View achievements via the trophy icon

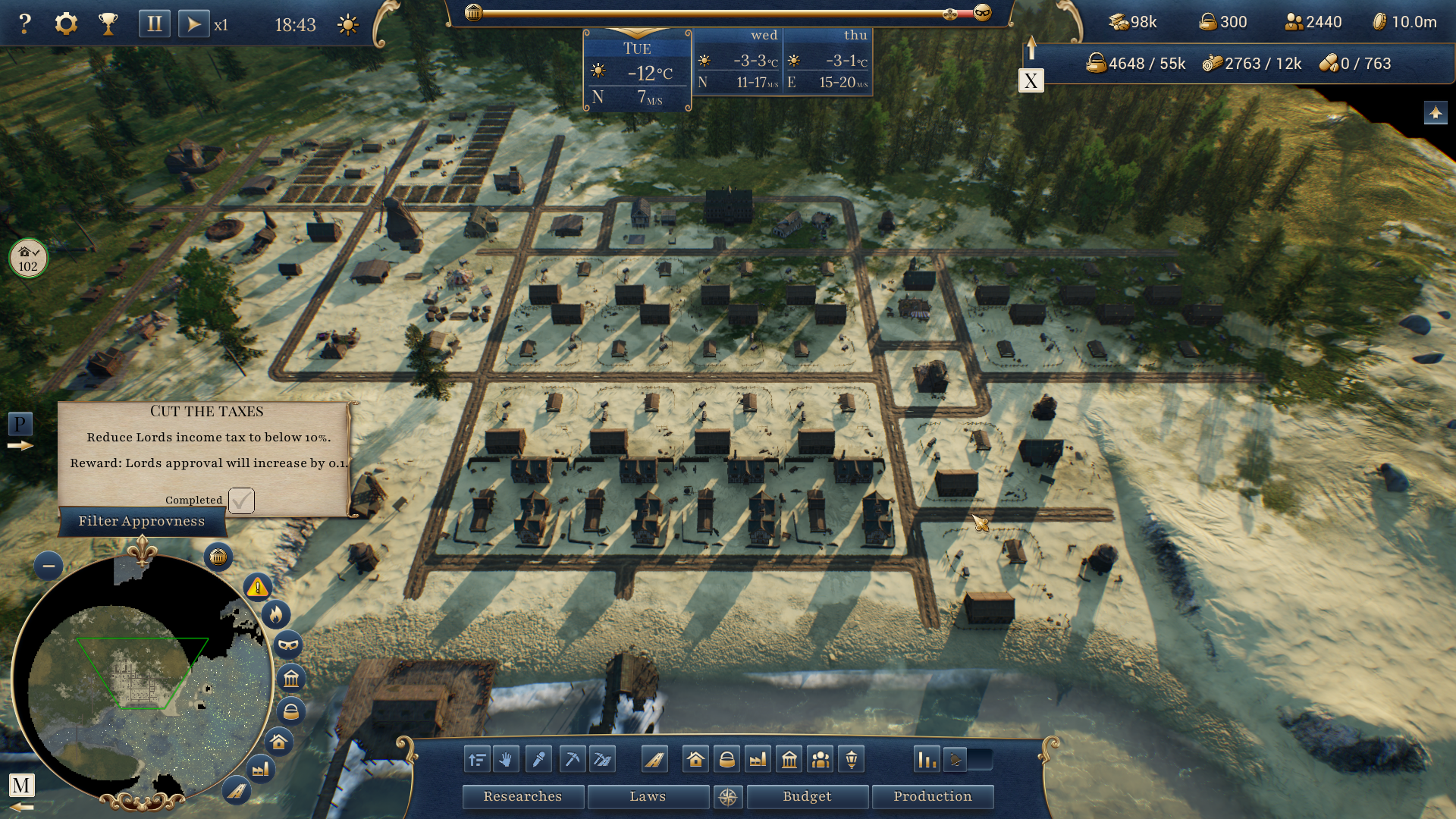pos(108,24)
